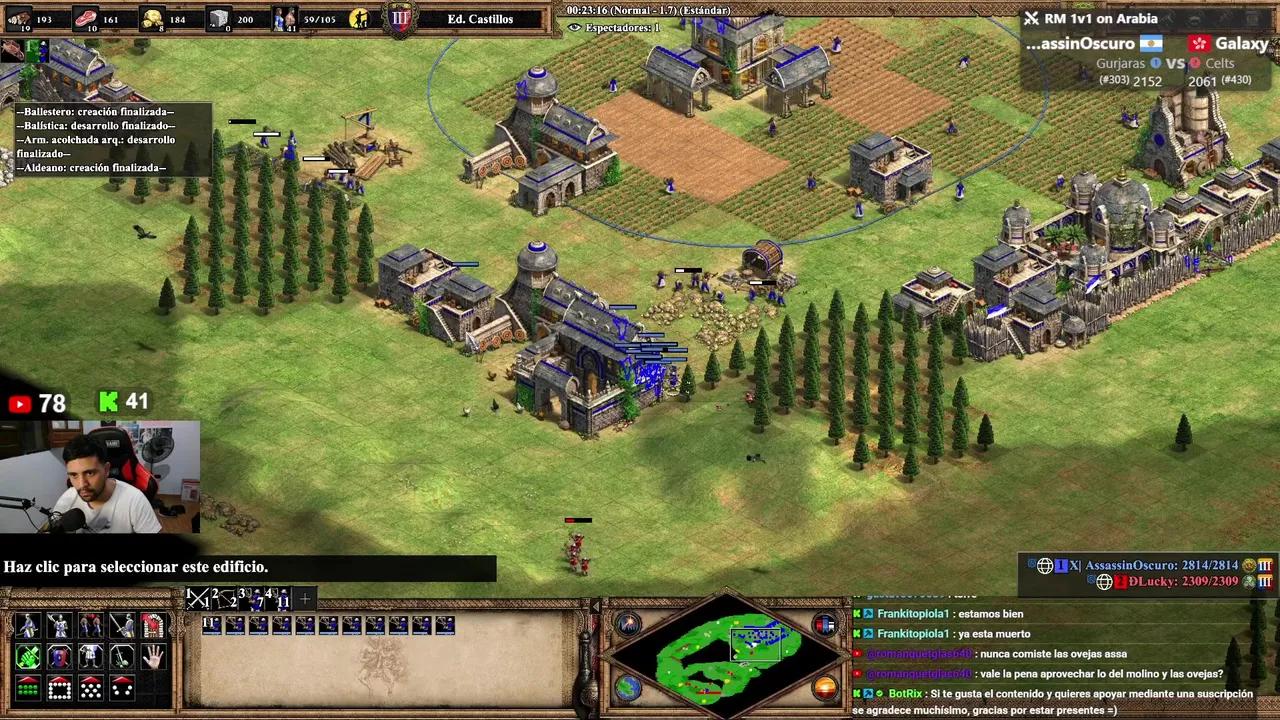
Task: Open the globe map view button
Action: pyautogui.click(x=628, y=687)
